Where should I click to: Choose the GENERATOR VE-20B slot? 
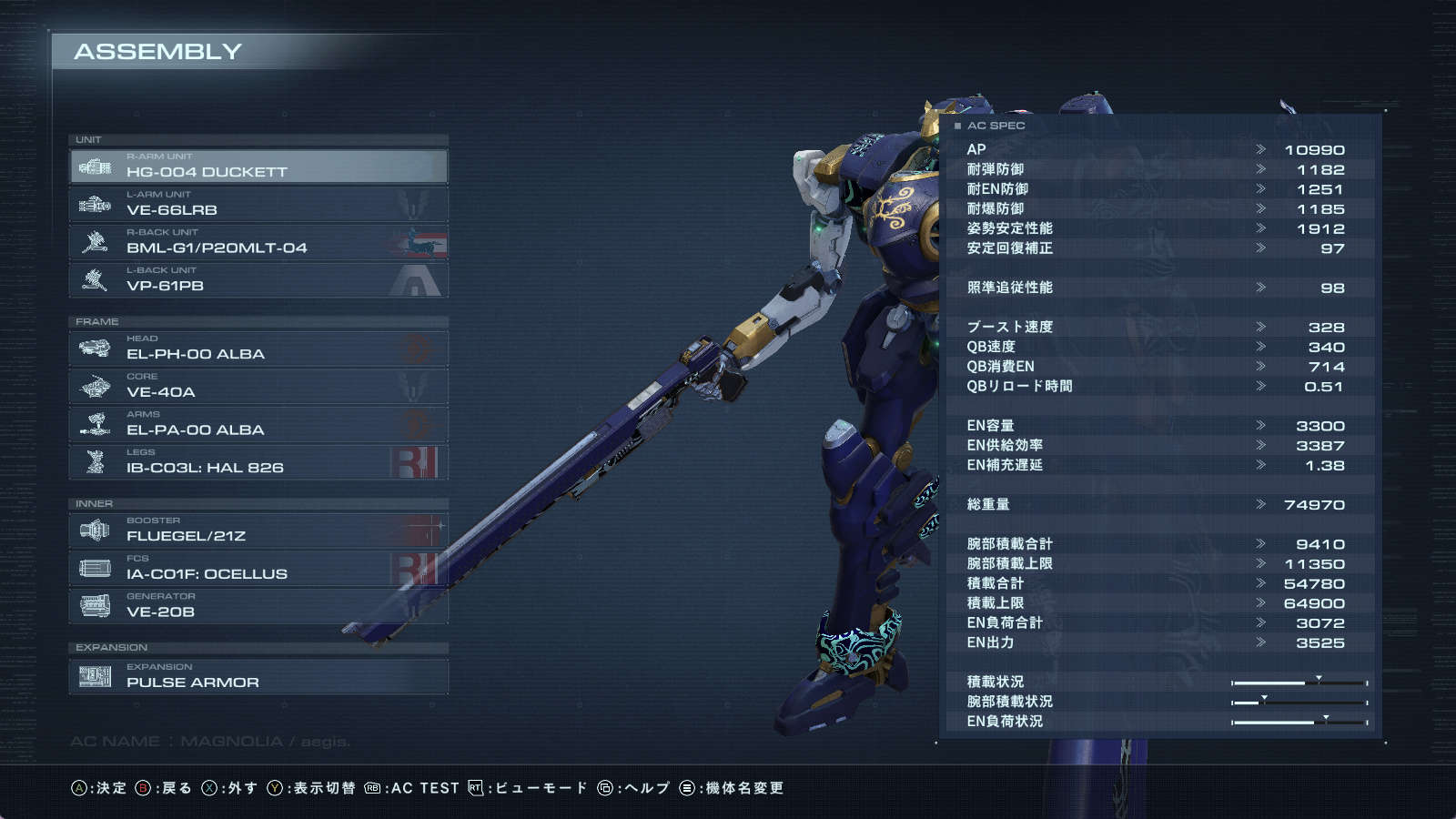(258, 607)
